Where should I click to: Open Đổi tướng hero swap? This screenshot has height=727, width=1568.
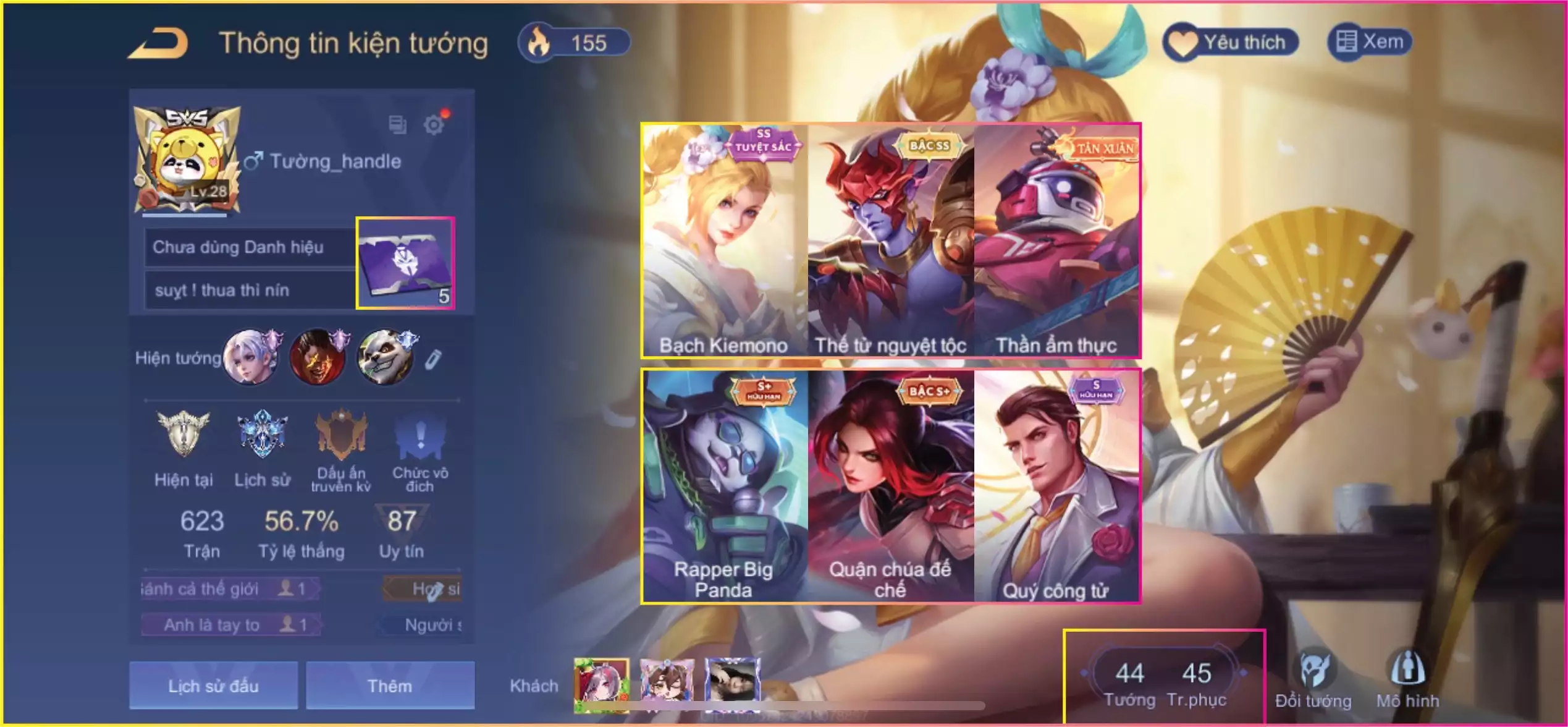1313,680
